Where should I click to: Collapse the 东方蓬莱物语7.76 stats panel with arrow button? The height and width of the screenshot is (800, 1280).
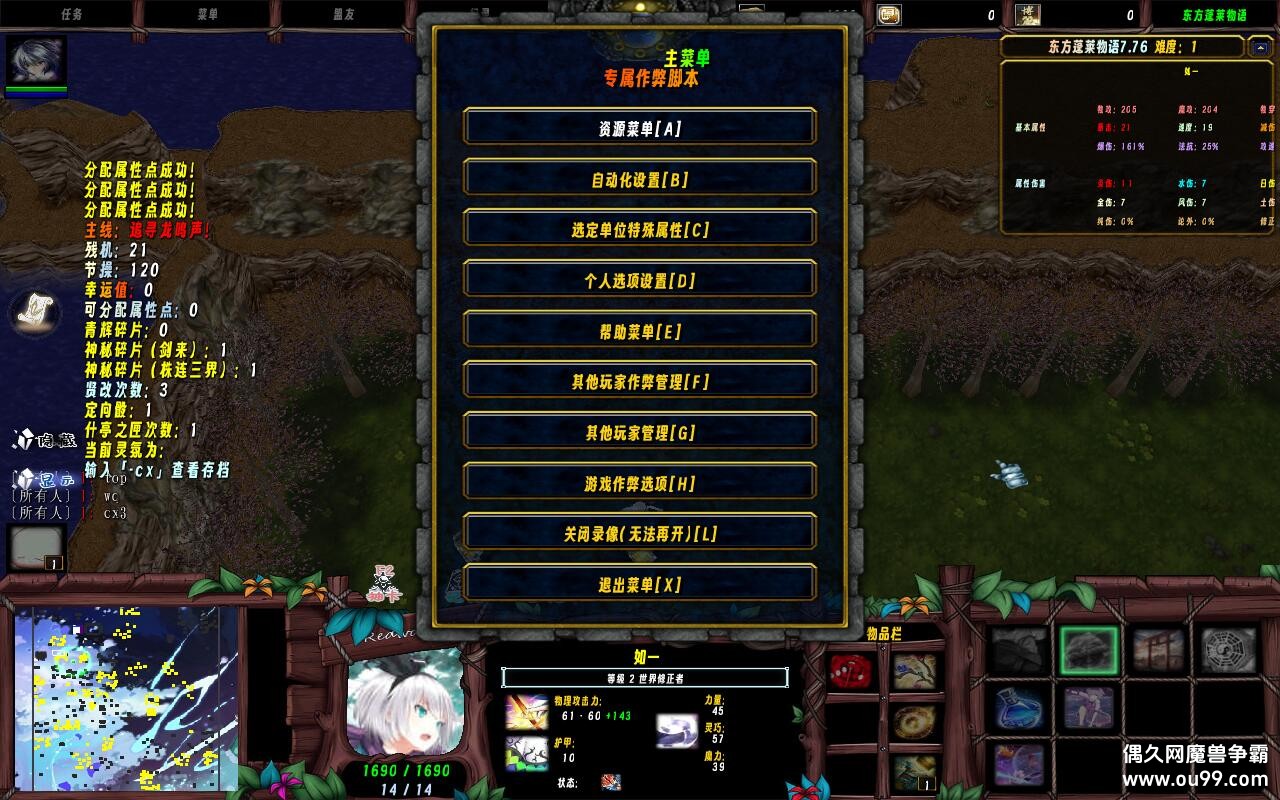point(1258,47)
